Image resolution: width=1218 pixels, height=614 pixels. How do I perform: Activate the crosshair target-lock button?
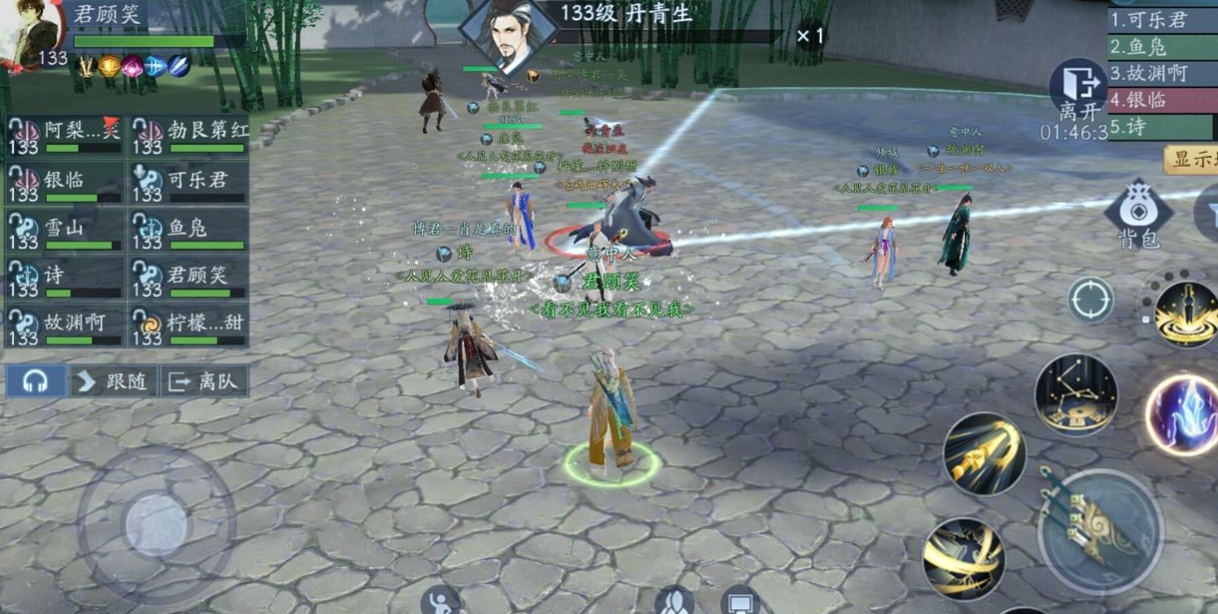[x=1090, y=300]
